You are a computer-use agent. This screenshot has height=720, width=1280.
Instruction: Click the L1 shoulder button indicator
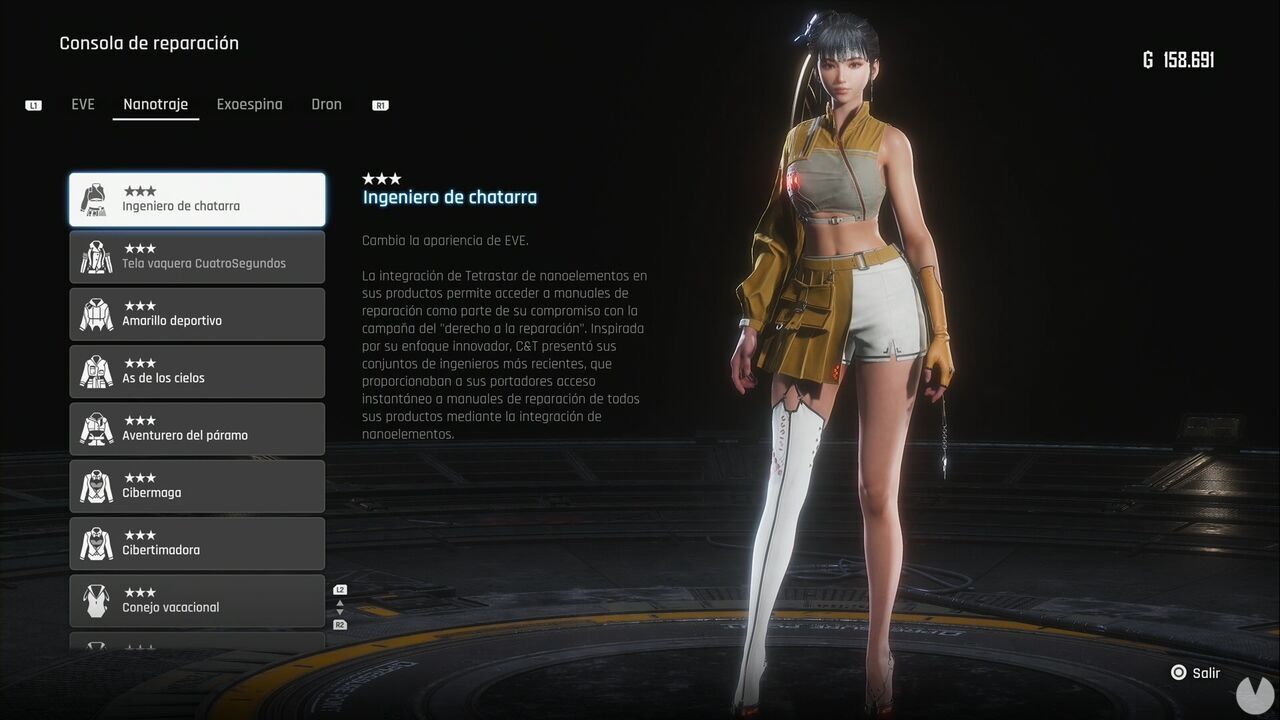33,104
